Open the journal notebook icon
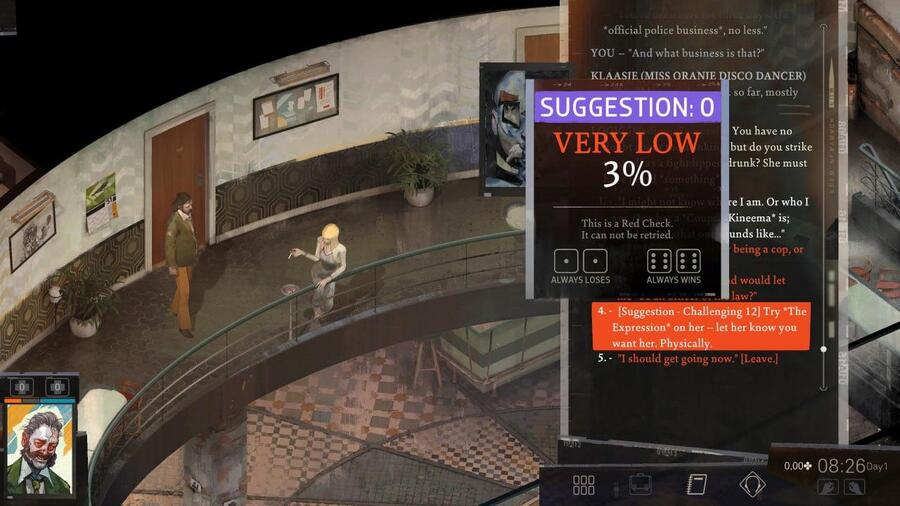Screen dimensions: 900x506 coord(697,485)
